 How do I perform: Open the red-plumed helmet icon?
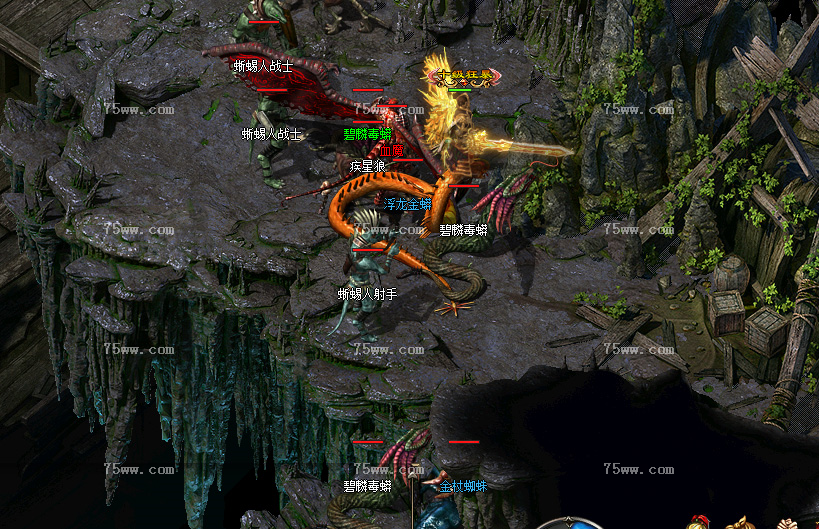pyautogui.click(x=698, y=523)
